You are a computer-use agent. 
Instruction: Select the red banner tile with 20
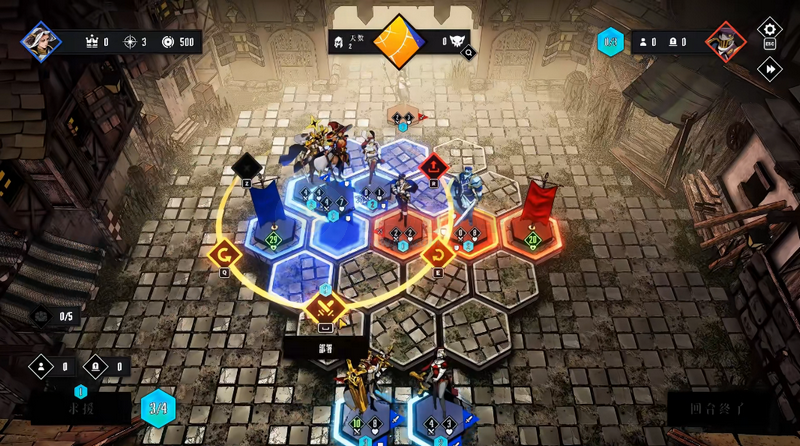click(532, 229)
